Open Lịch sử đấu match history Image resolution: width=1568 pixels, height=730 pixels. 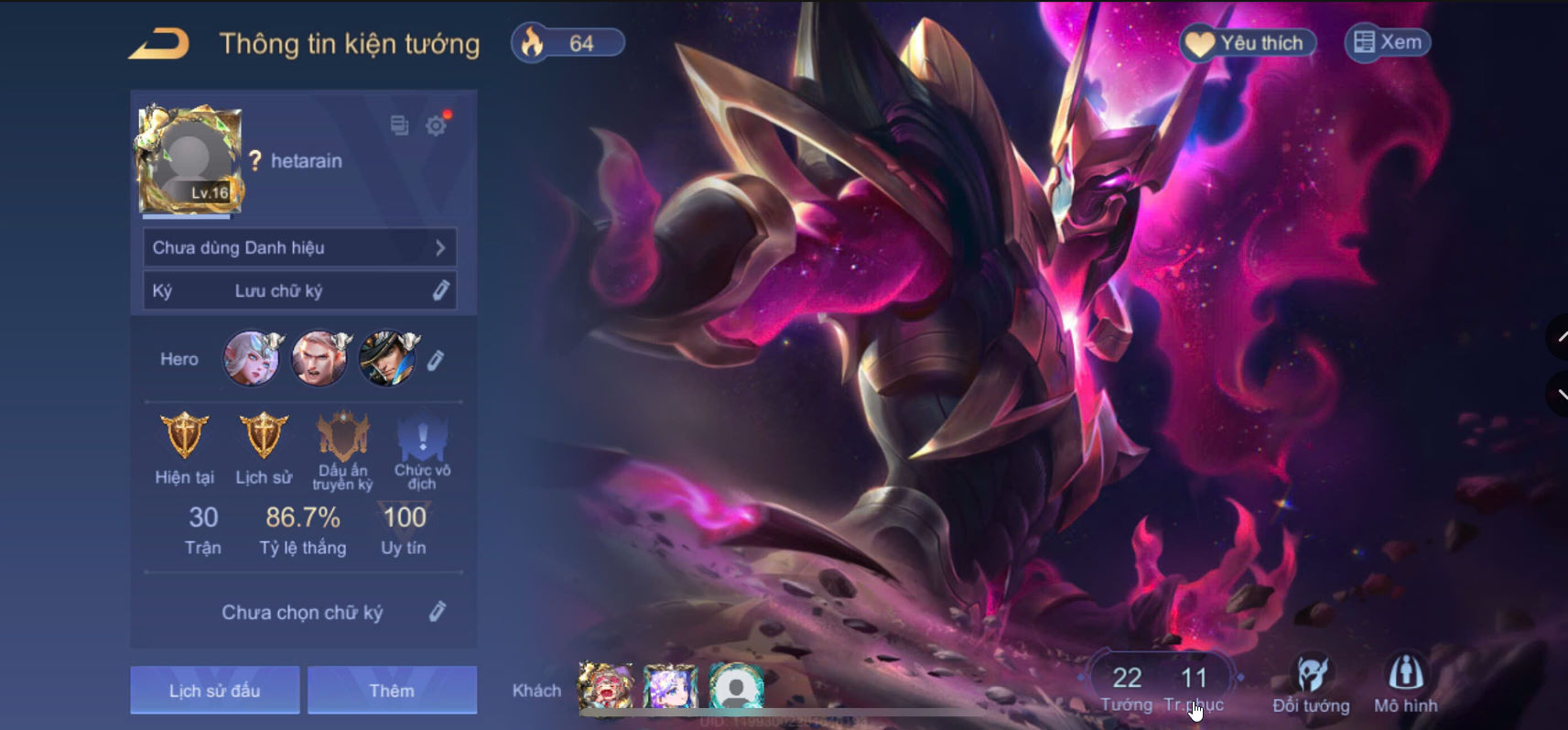[x=215, y=690]
